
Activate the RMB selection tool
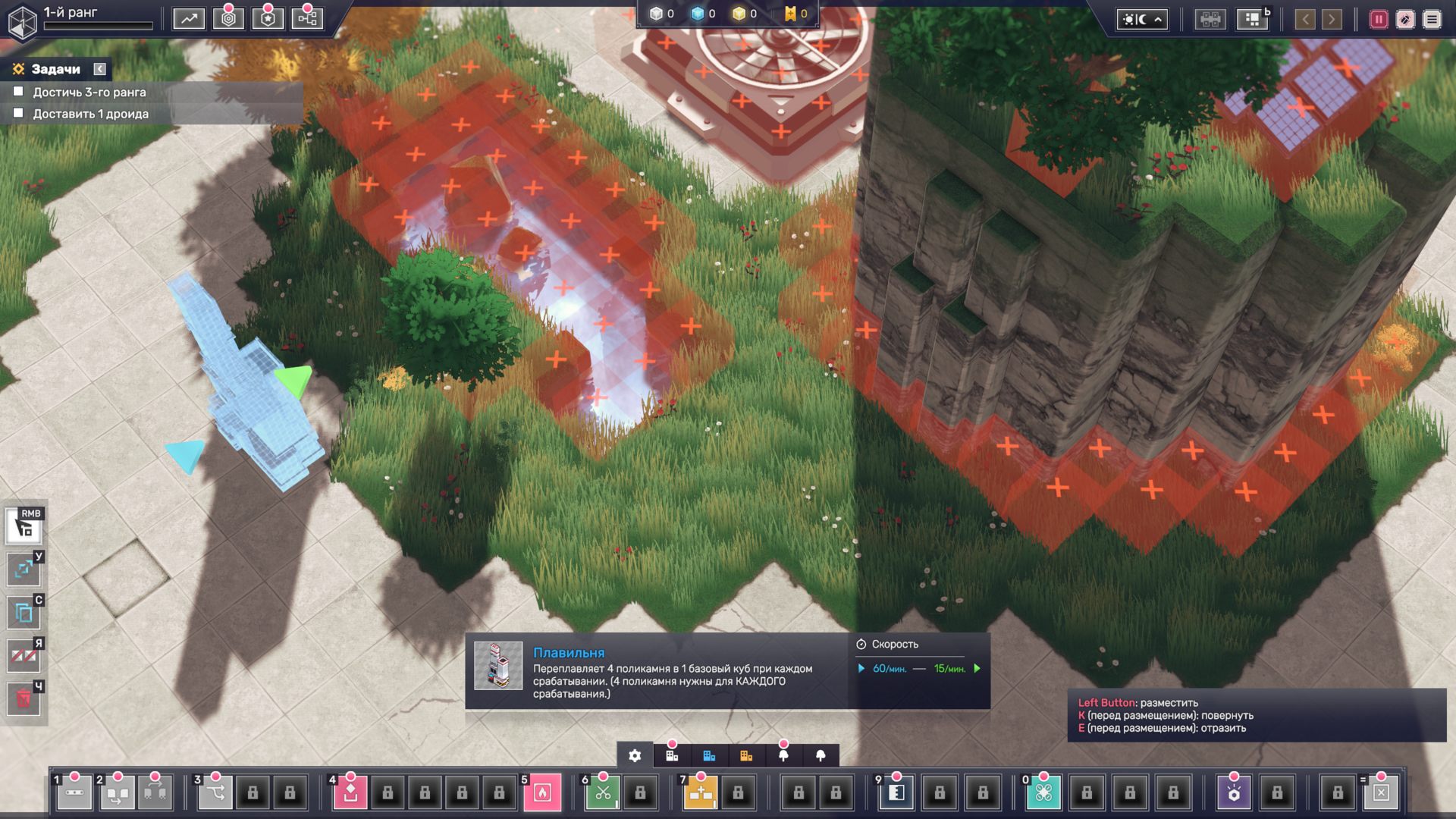click(x=24, y=526)
